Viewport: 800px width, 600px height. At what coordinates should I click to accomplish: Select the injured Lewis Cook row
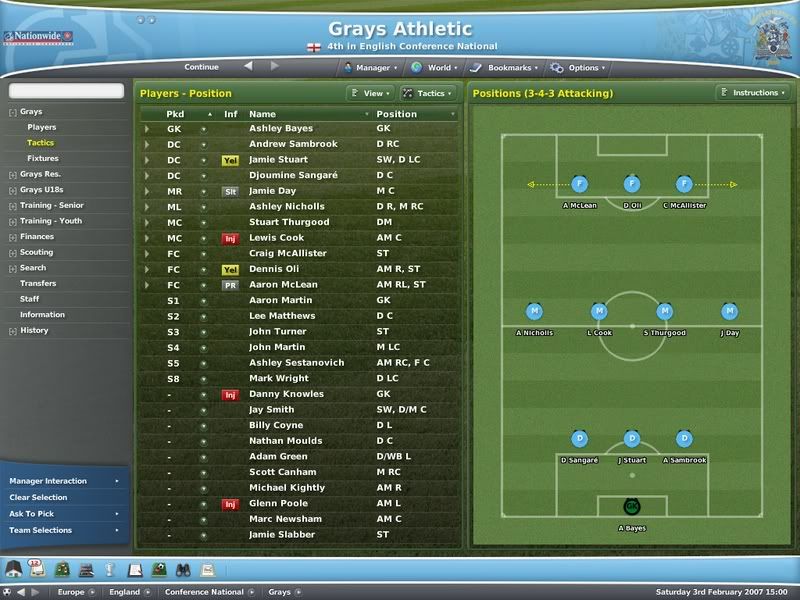point(275,238)
